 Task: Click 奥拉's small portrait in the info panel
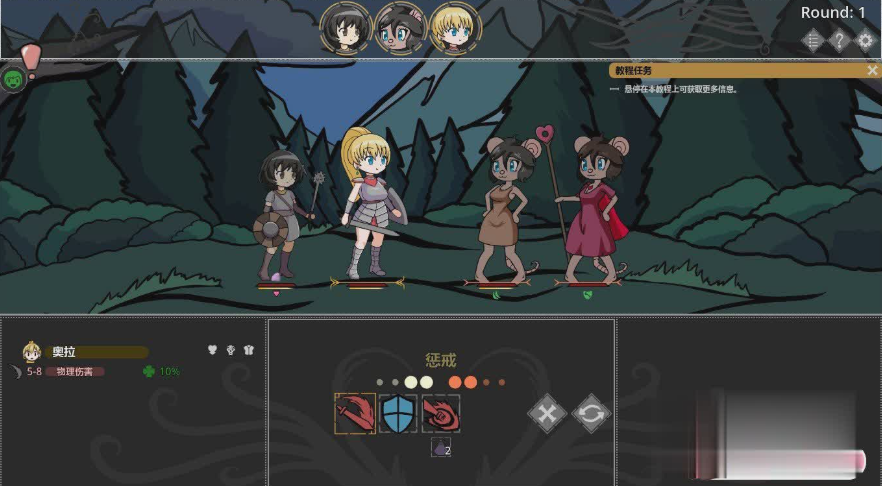coord(32,352)
